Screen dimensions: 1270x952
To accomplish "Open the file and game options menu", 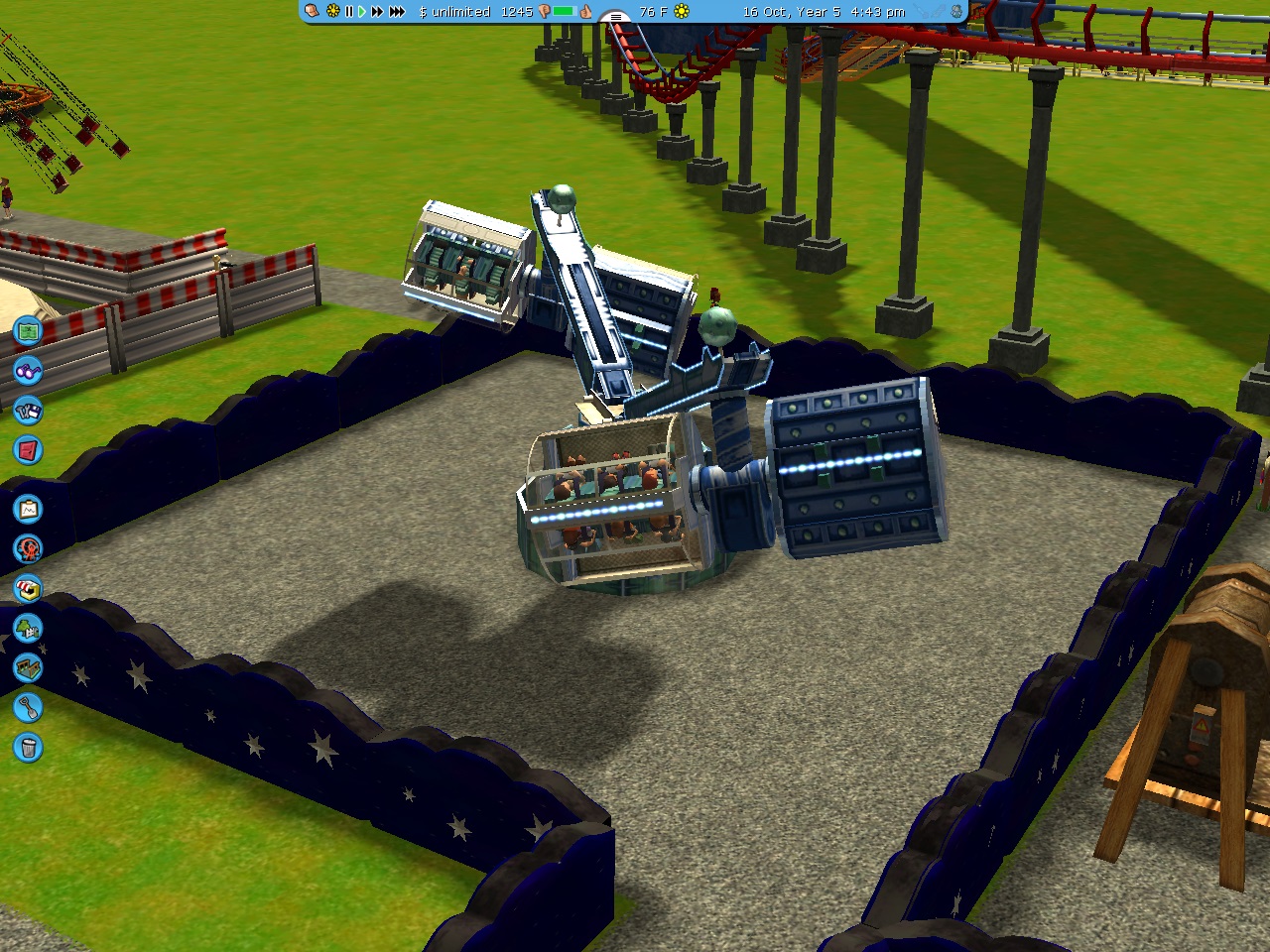I will coord(28,411).
